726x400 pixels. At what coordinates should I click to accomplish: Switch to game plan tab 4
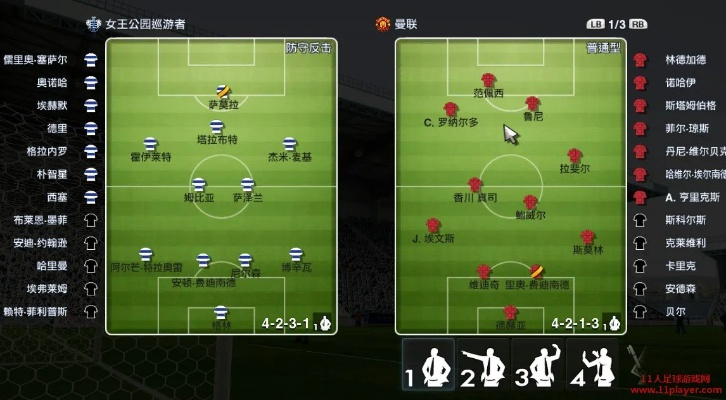click(x=591, y=364)
